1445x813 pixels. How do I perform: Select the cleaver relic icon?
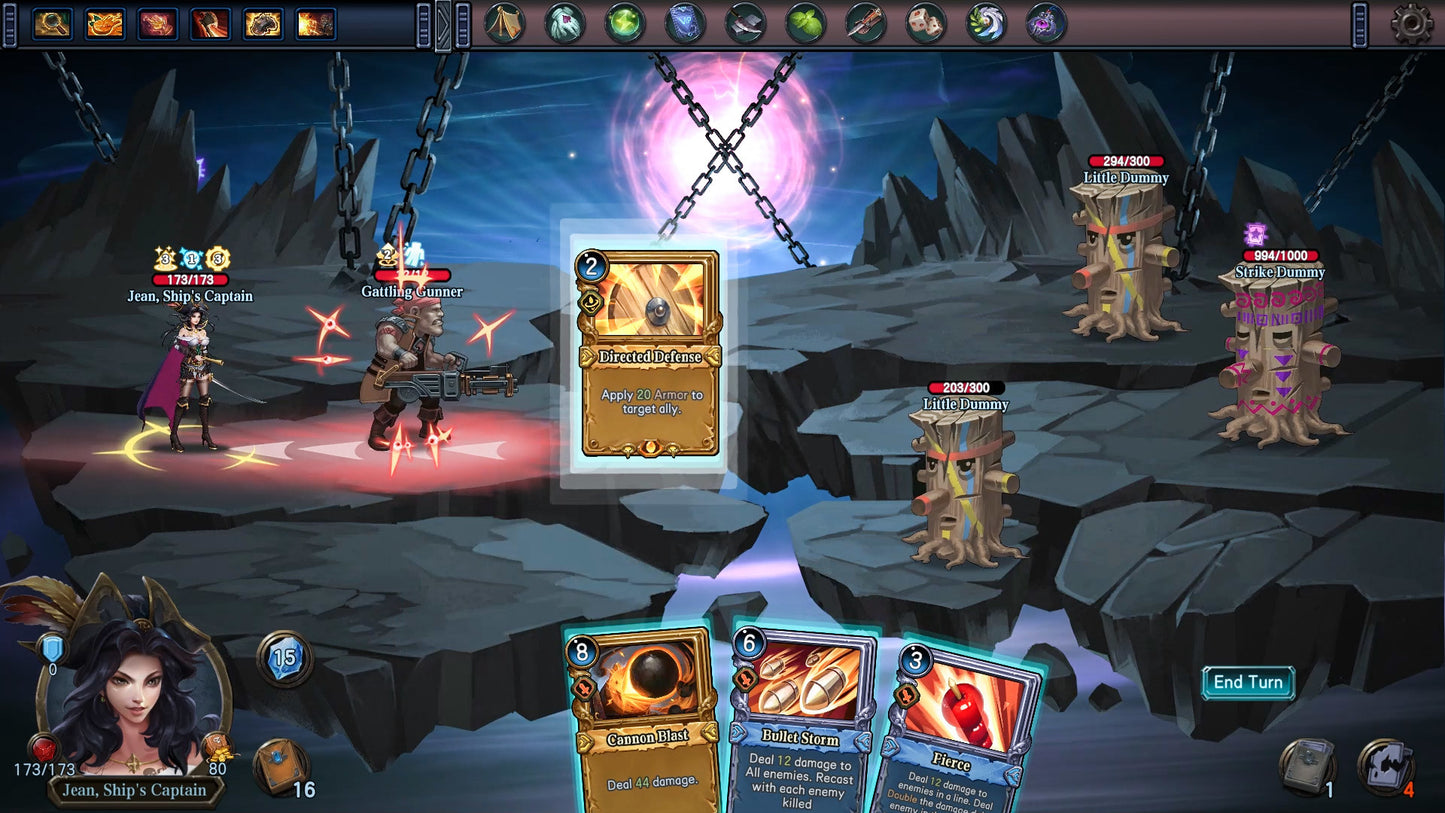click(745, 23)
